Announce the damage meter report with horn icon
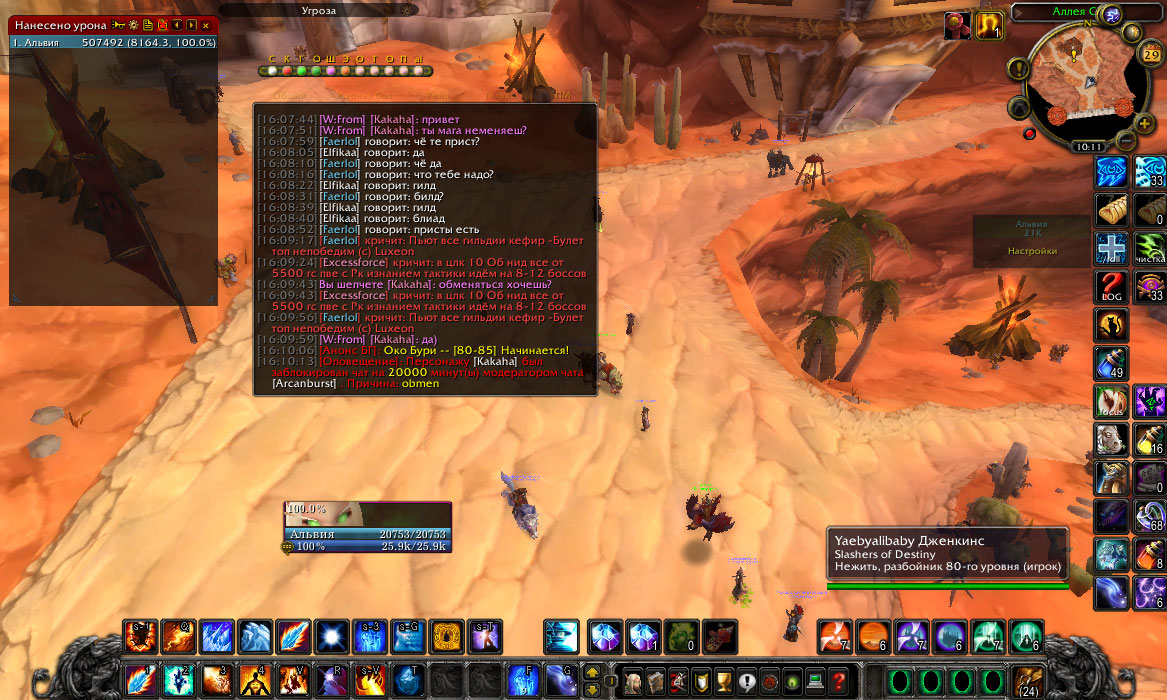The image size is (1167, 700). [118, 24]
